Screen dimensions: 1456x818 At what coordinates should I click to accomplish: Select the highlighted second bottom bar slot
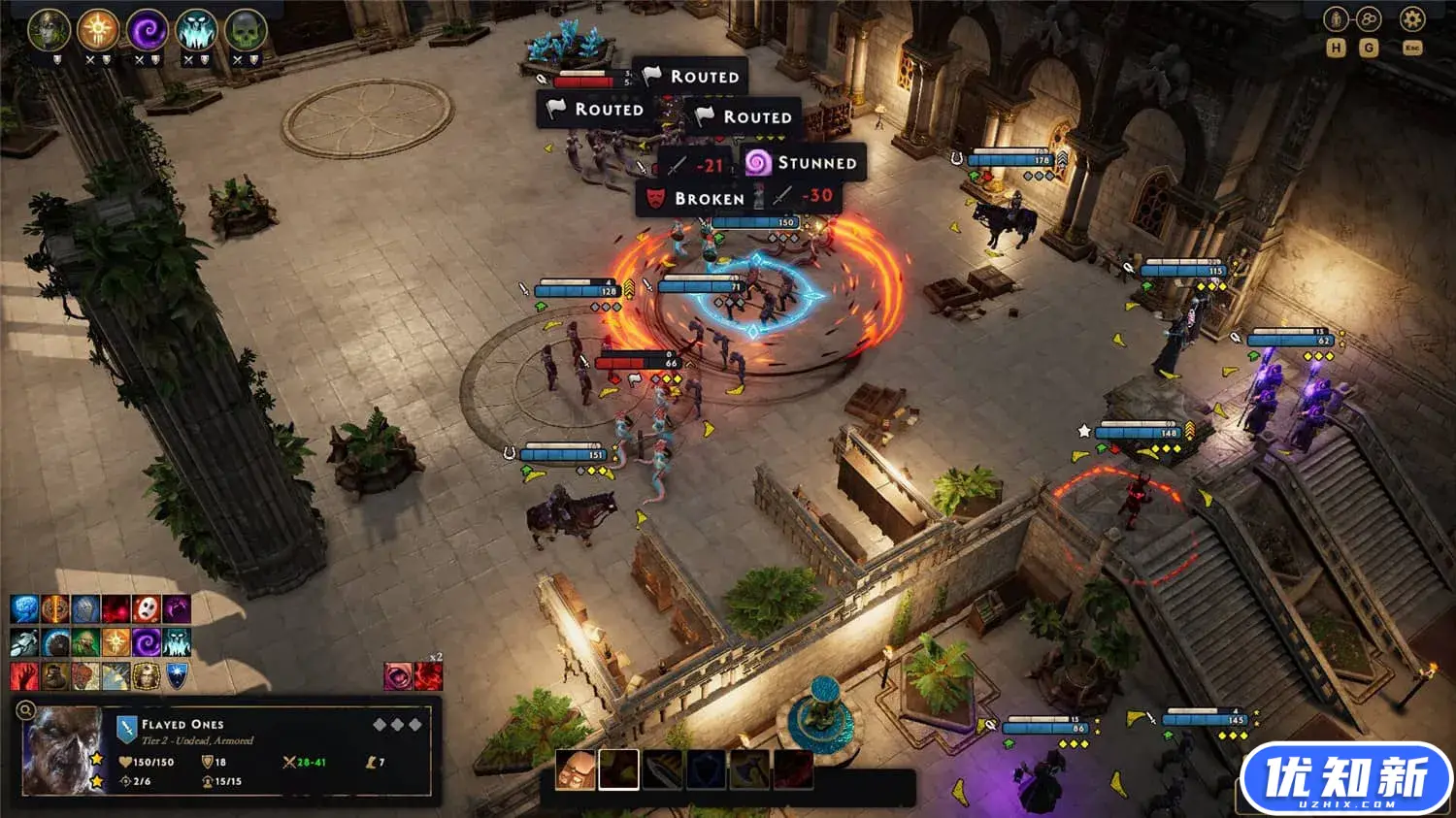pyautogui.click(x=618, y=769)
